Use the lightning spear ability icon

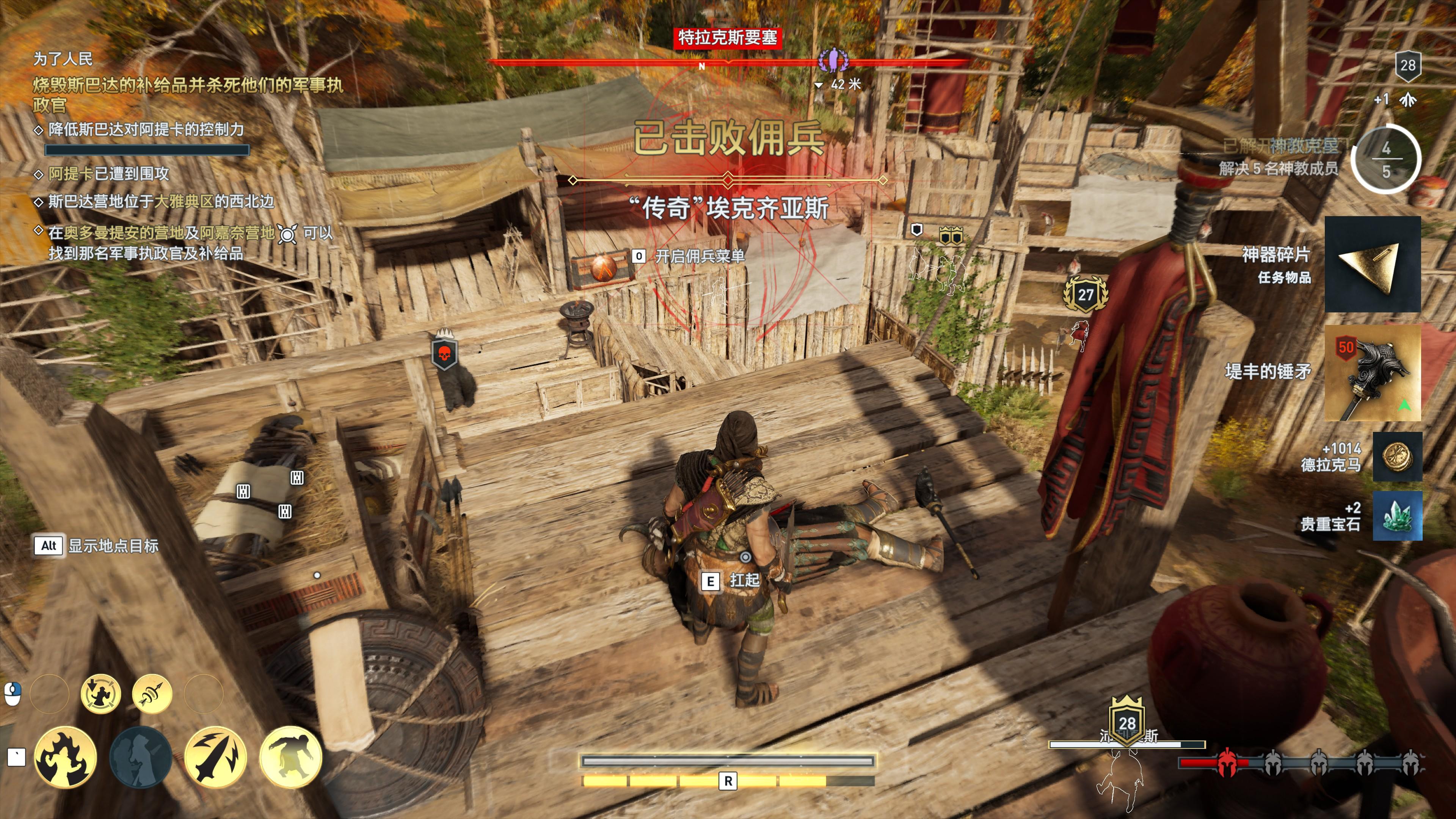tap(215, 757)
